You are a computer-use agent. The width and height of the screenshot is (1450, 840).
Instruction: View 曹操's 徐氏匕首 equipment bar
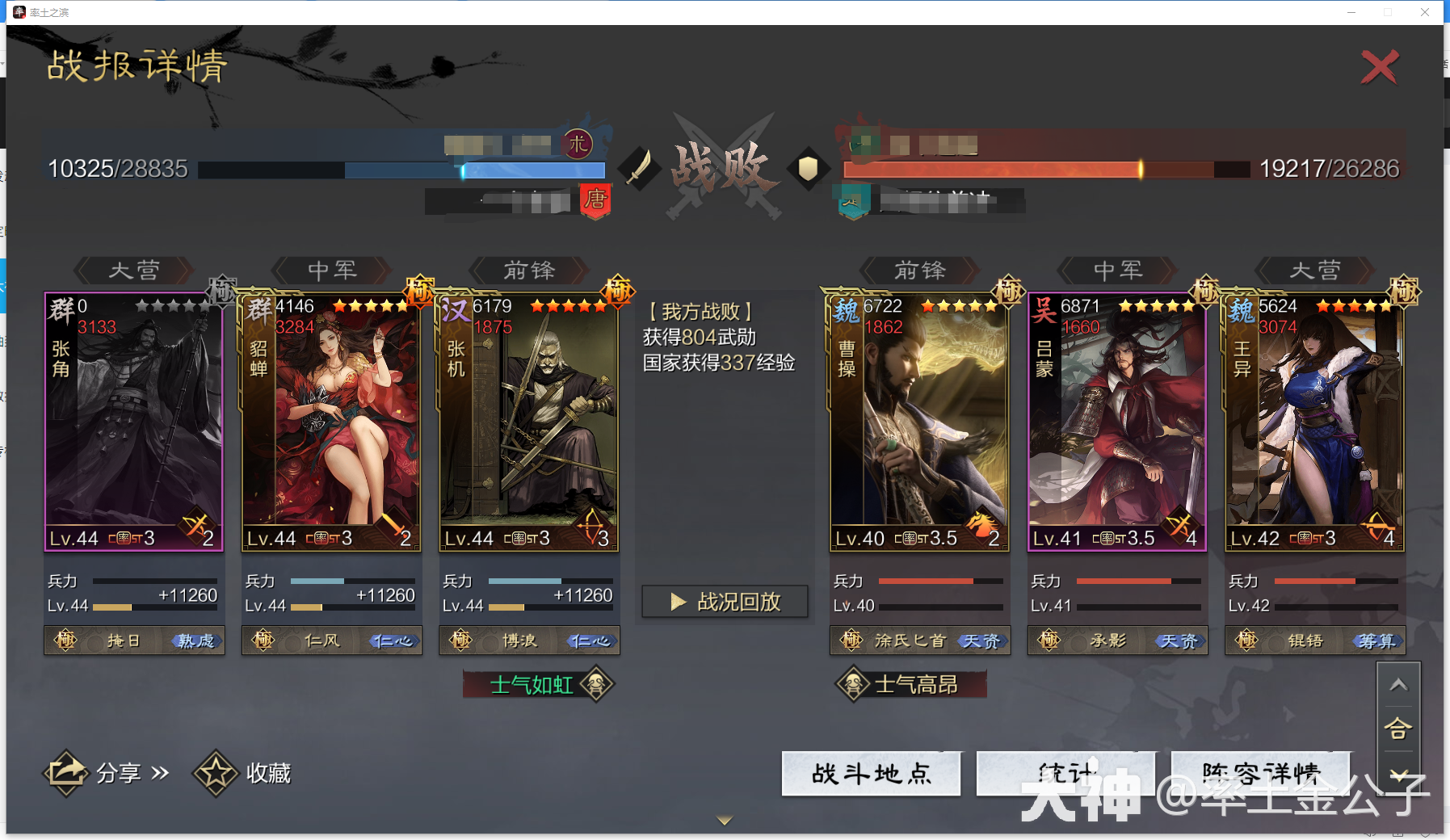[x=919, y=640]
